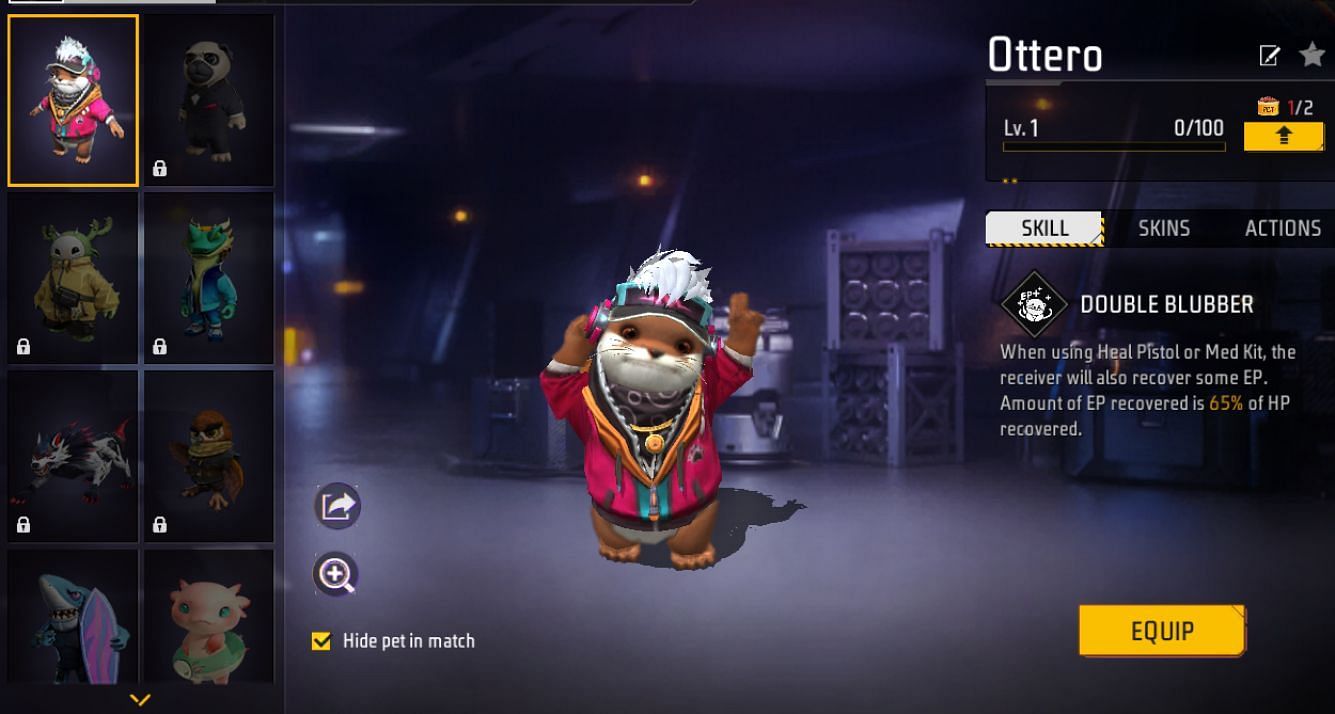The width and height of the screenshot is (1335, 714).
Task: View the Double Blubber skill icon
Action: (1035, 304)
